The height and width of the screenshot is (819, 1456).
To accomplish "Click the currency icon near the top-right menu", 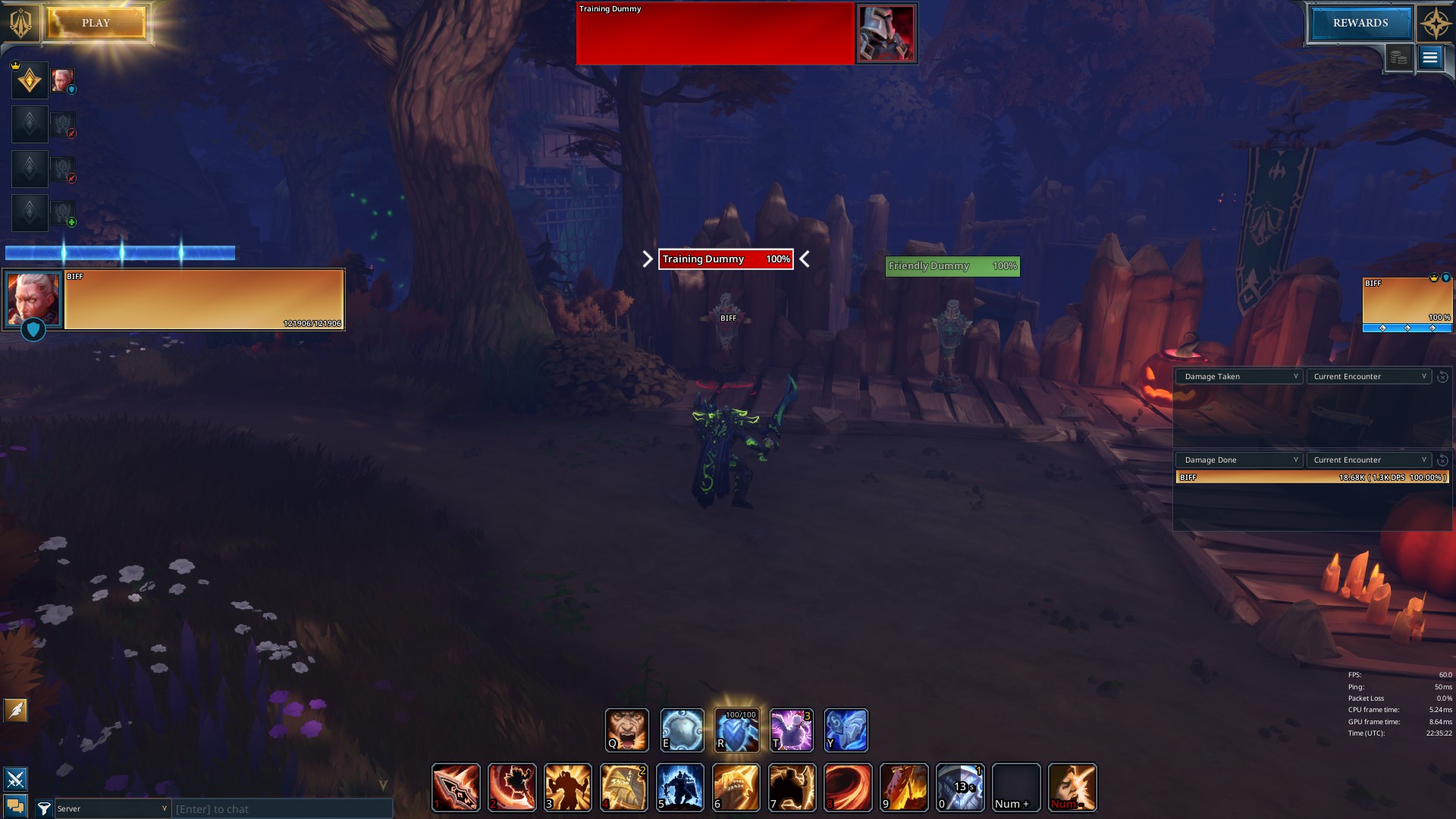I will [x=1398, y=57].
